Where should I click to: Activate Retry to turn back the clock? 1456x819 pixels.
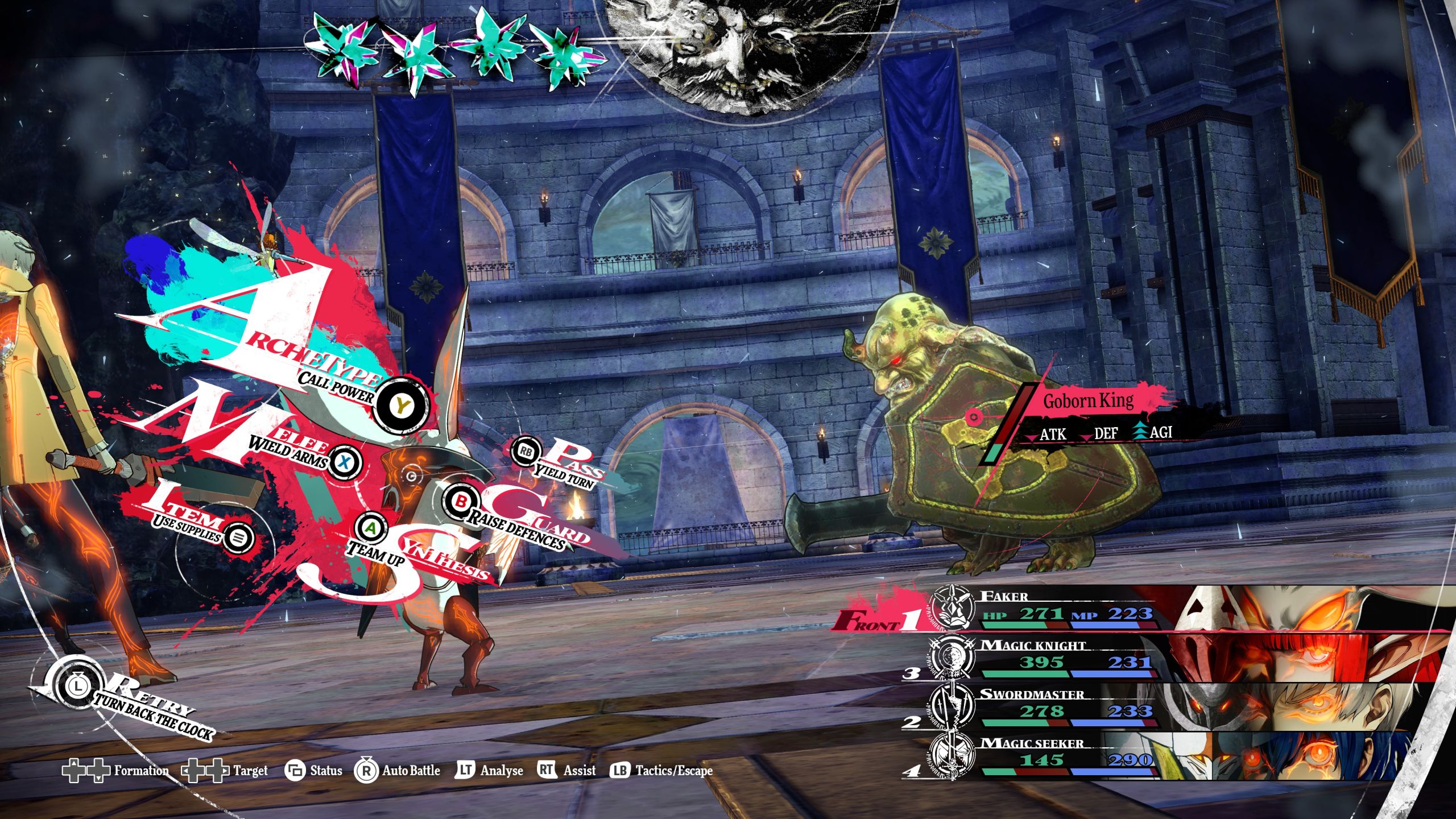click(x=76, y=686)
